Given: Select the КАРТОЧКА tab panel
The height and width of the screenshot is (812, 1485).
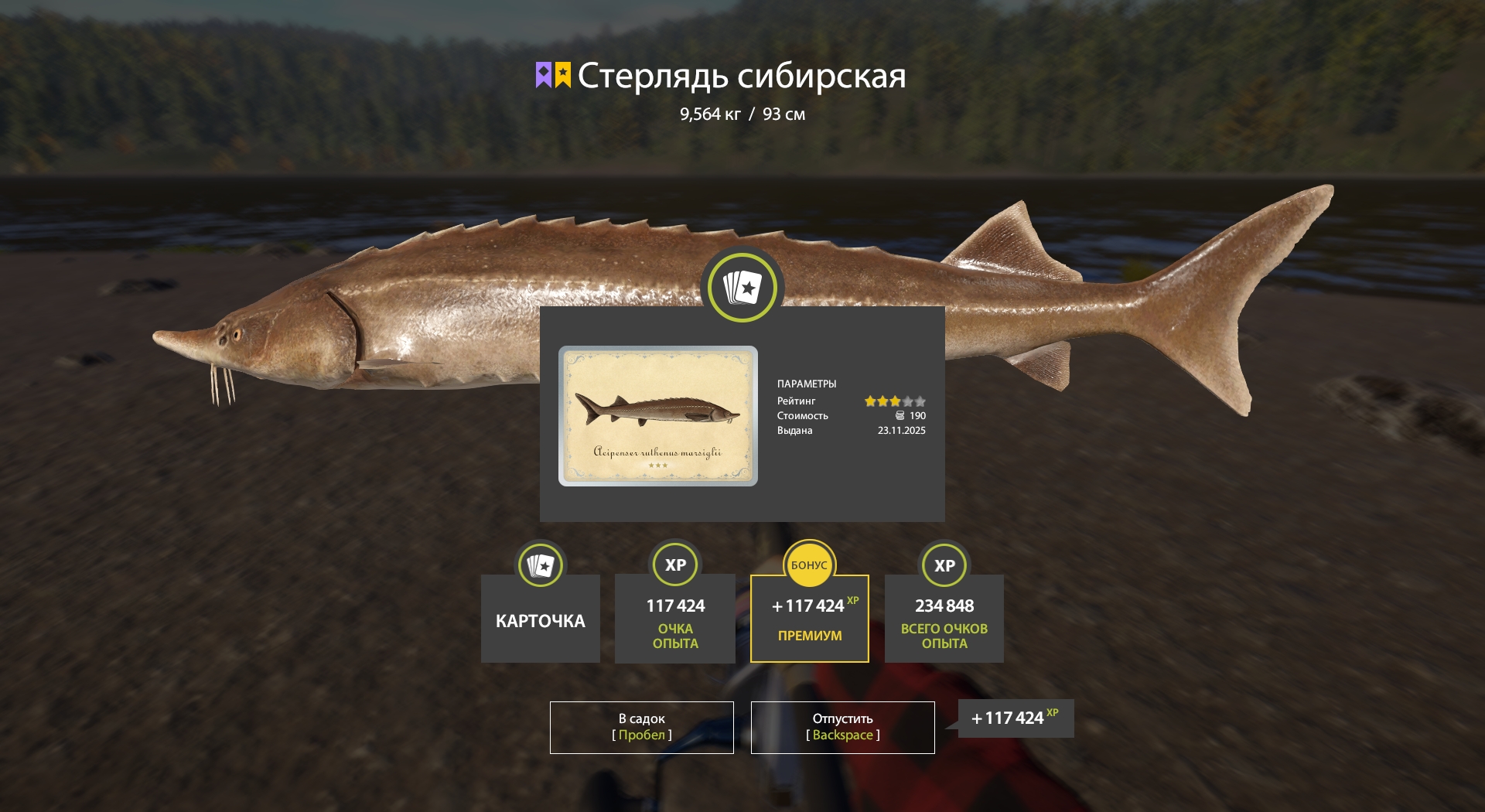Looking at the screenshot, I should [x=540, y=619].
